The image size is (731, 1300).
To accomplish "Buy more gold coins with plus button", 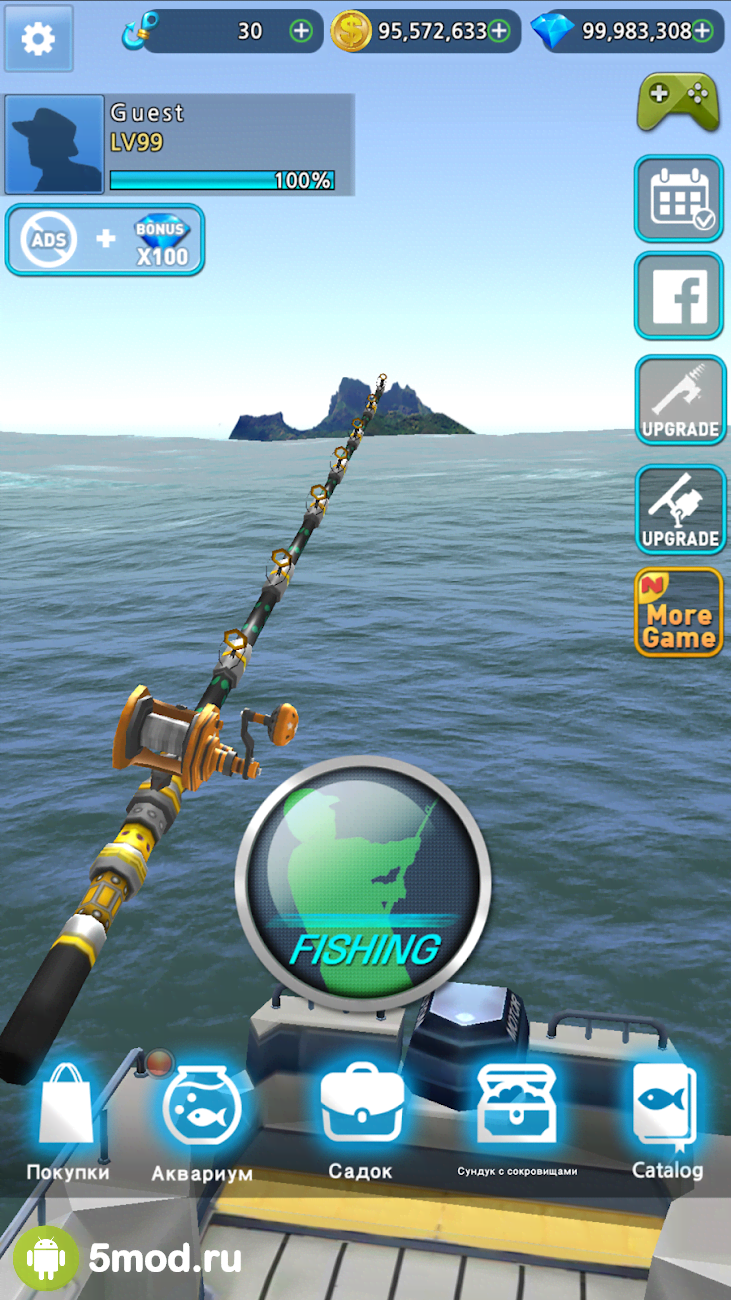I will 499,31.
